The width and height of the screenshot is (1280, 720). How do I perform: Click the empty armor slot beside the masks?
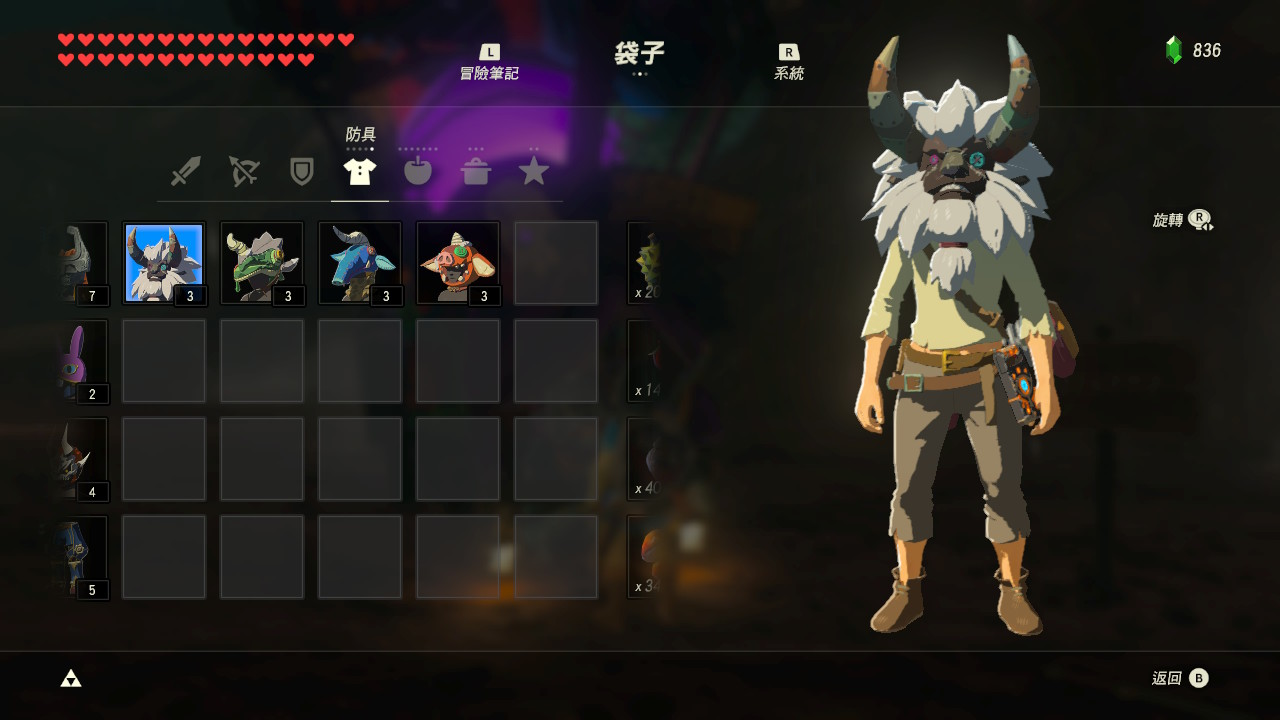[x=556, y=262]
